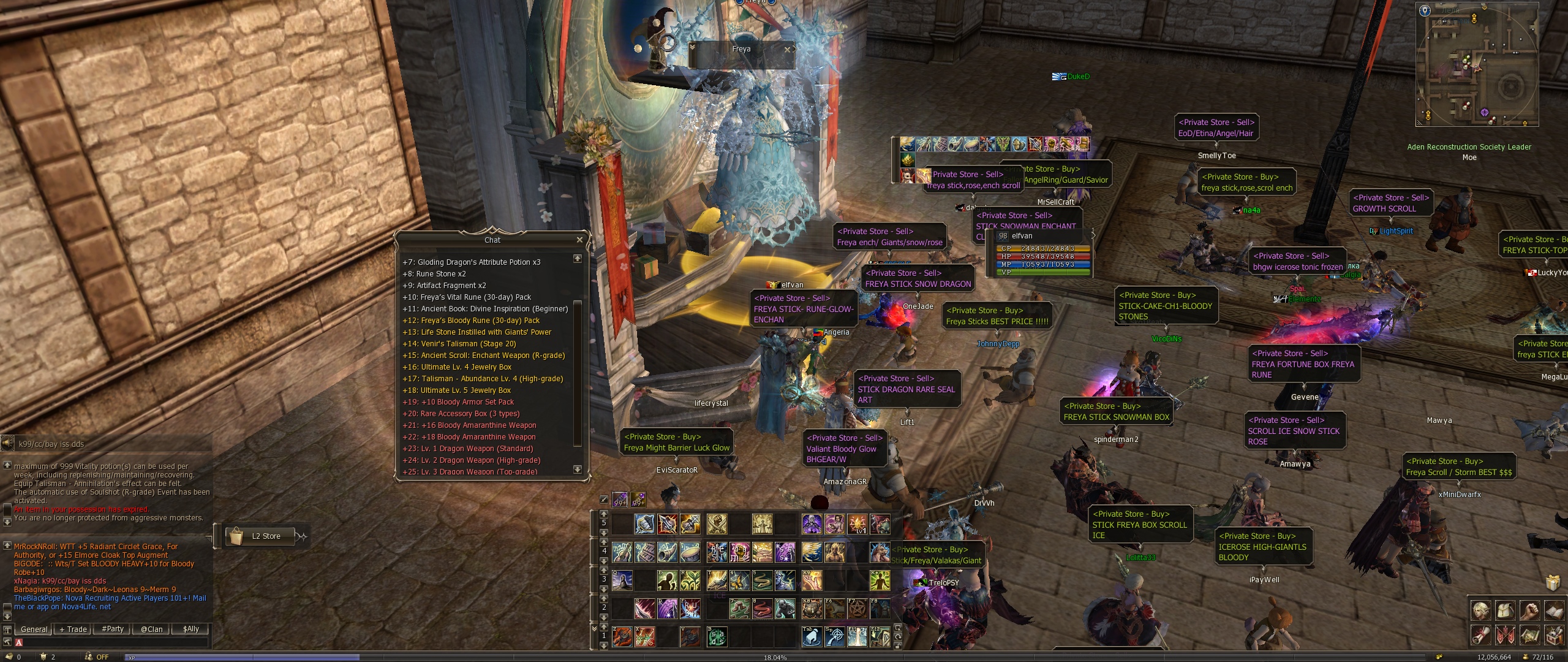Open the #Party chat tab
Screen dimensions: 1568x662
click(113, 629)
